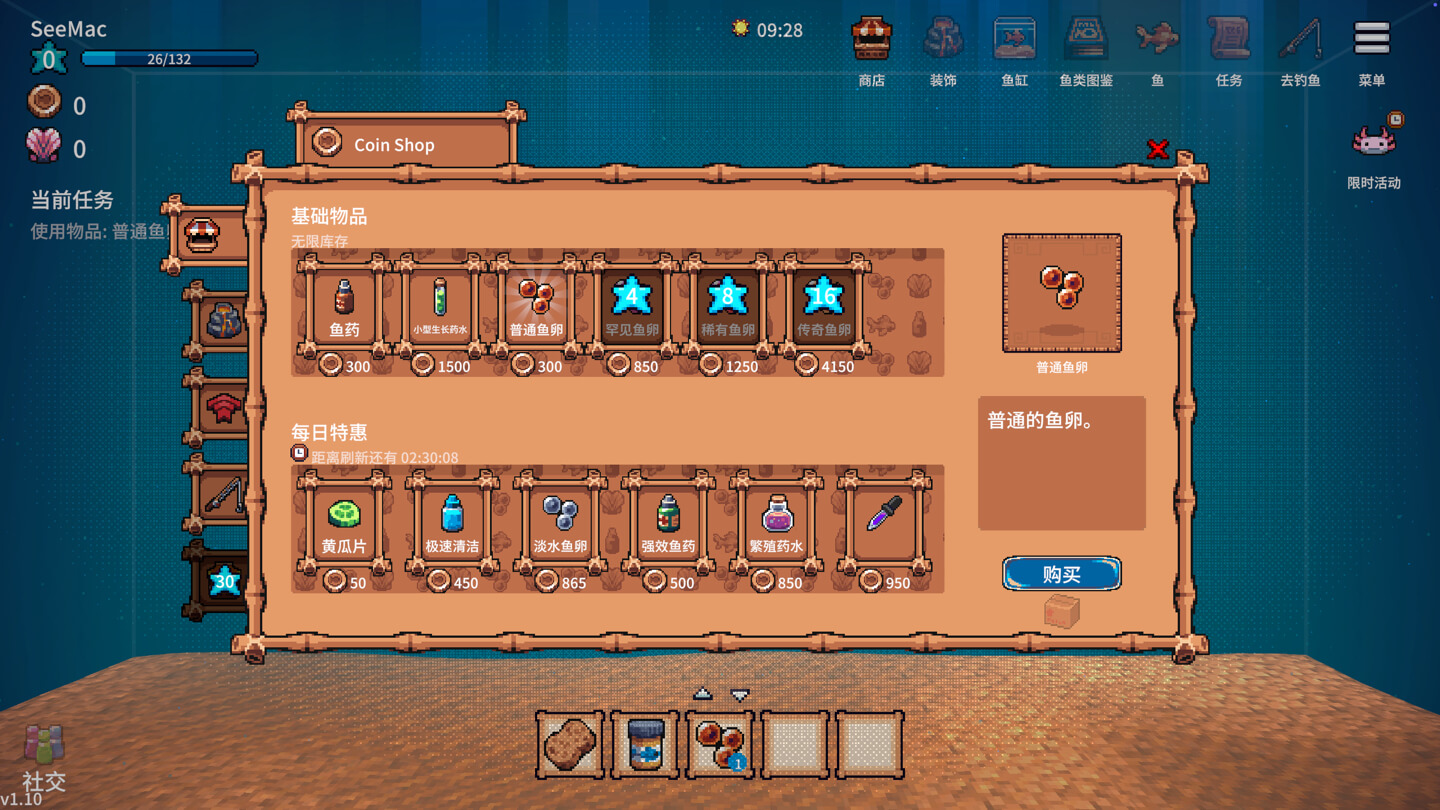Select the 传奇鱼卵 star 16 egg
Screen dimensions: 1440x810
pos(823,305)
